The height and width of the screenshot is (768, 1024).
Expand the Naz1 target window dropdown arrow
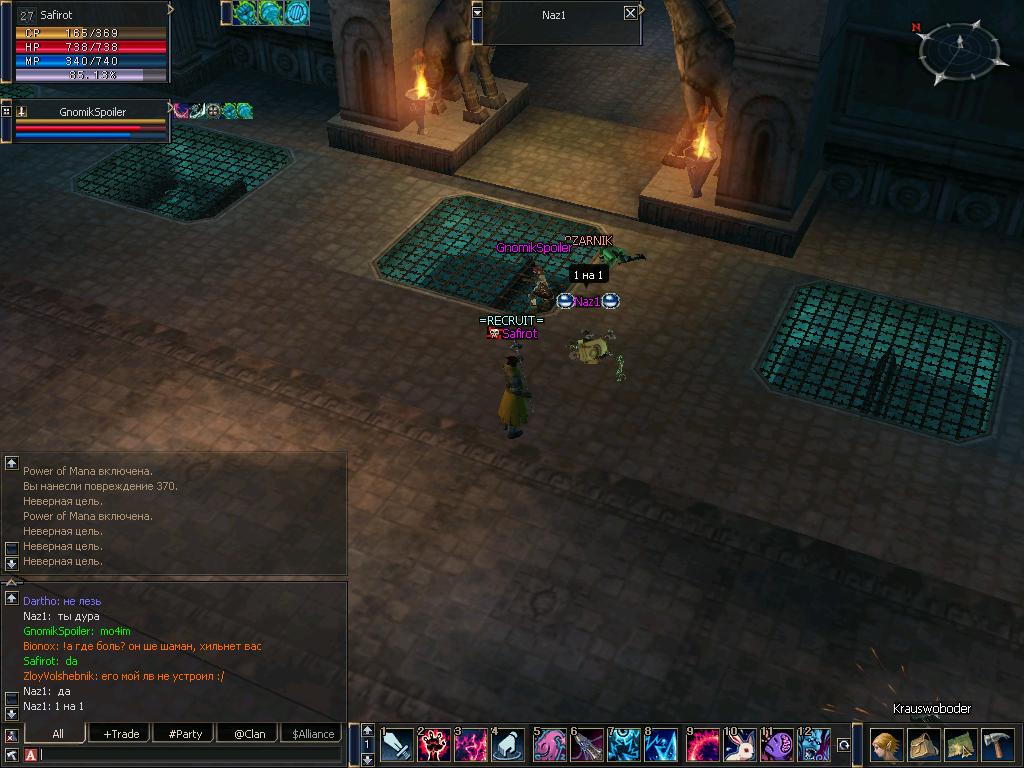(478, 13)
